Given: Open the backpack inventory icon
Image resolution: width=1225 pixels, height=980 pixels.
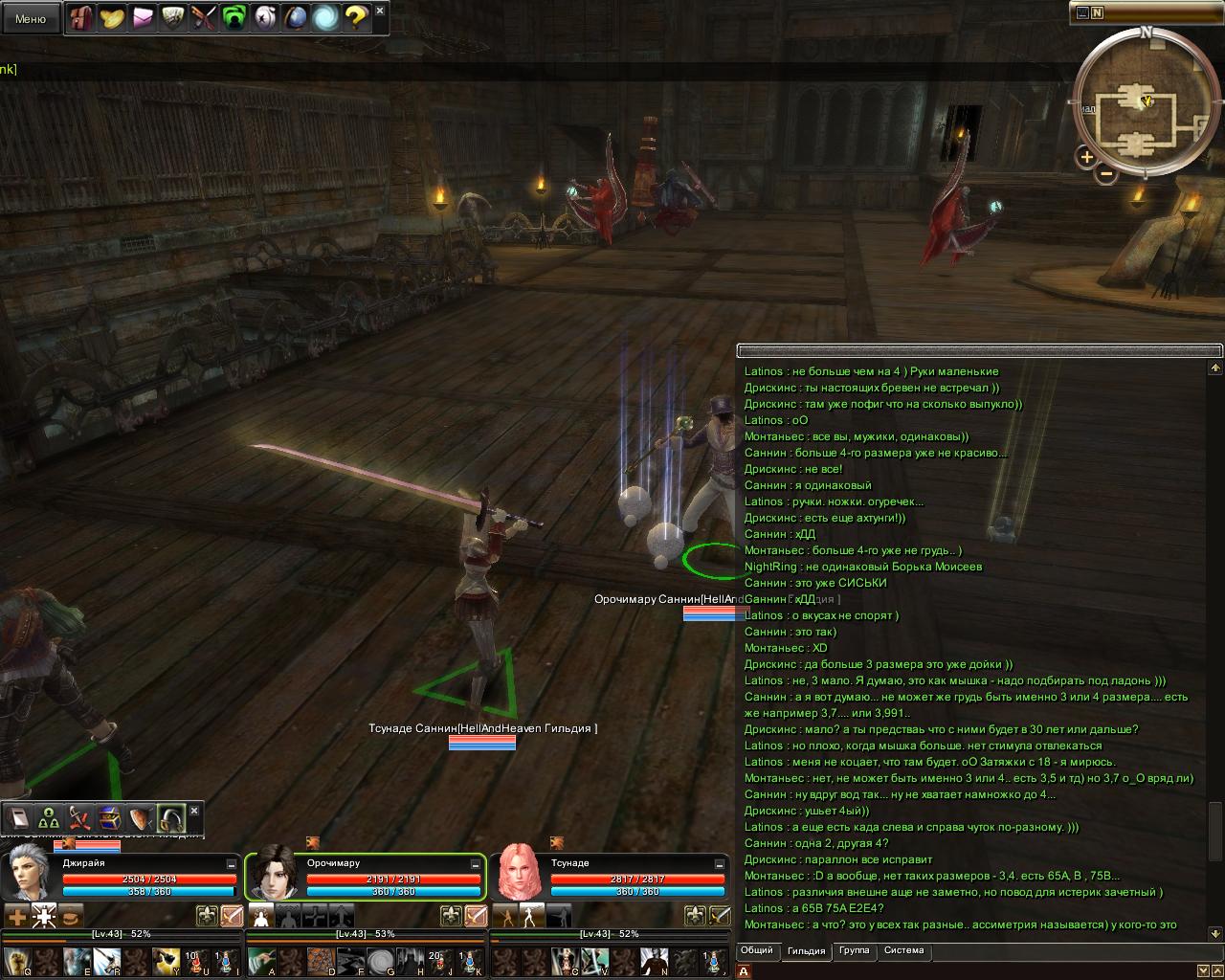Looking at the screenshot, I should pos(81,17).
